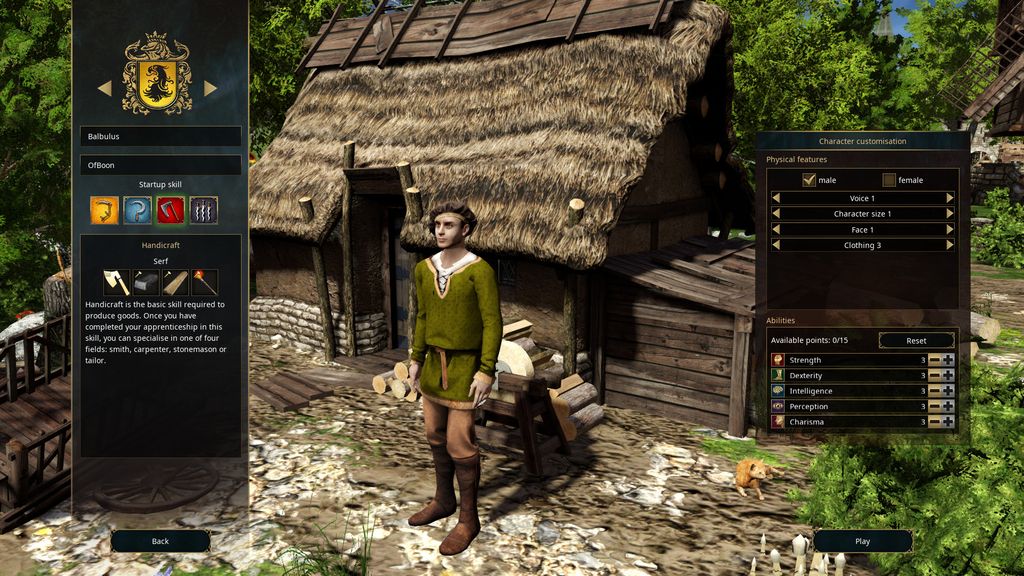
Task: Increase Charisma by one point
Action: click(948, 422)
